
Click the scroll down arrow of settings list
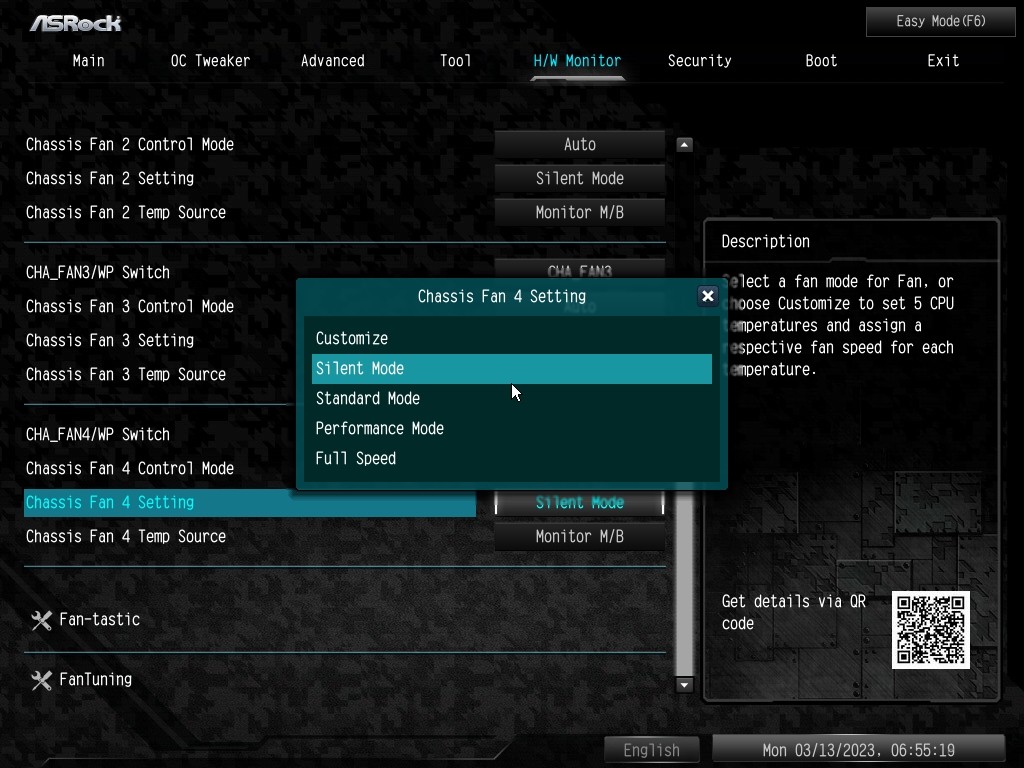(x=685, y=685)
